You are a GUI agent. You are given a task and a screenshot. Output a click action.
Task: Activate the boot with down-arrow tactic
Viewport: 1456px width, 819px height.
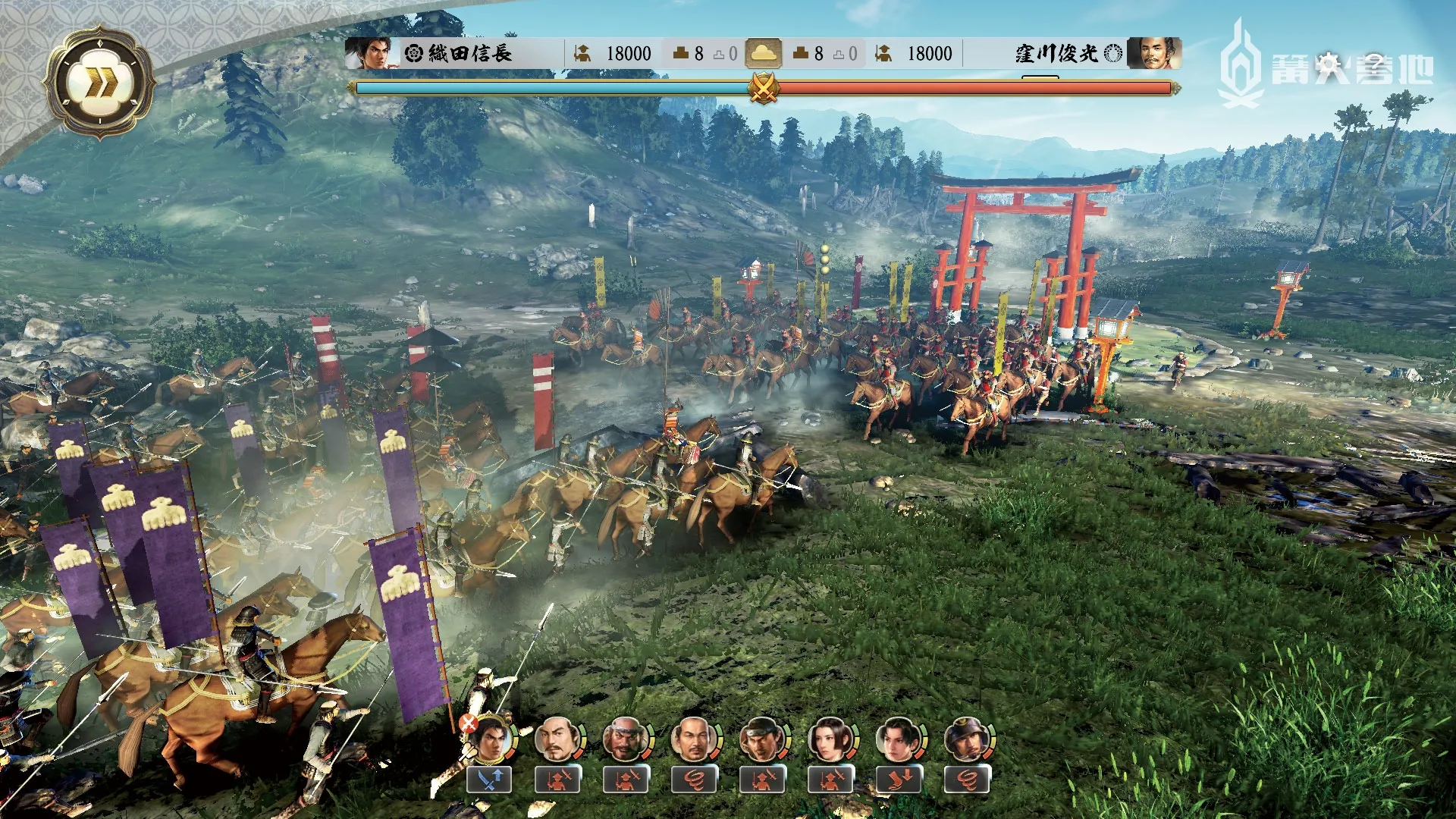pyautogui.click(x=899, y=779)
